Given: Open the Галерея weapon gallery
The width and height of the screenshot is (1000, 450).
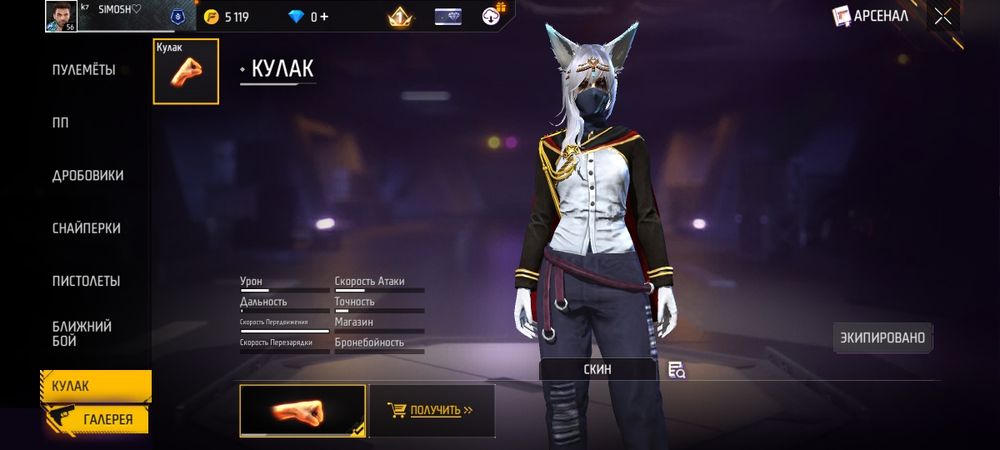Looking at the screenshot, I should coord(107,420).
